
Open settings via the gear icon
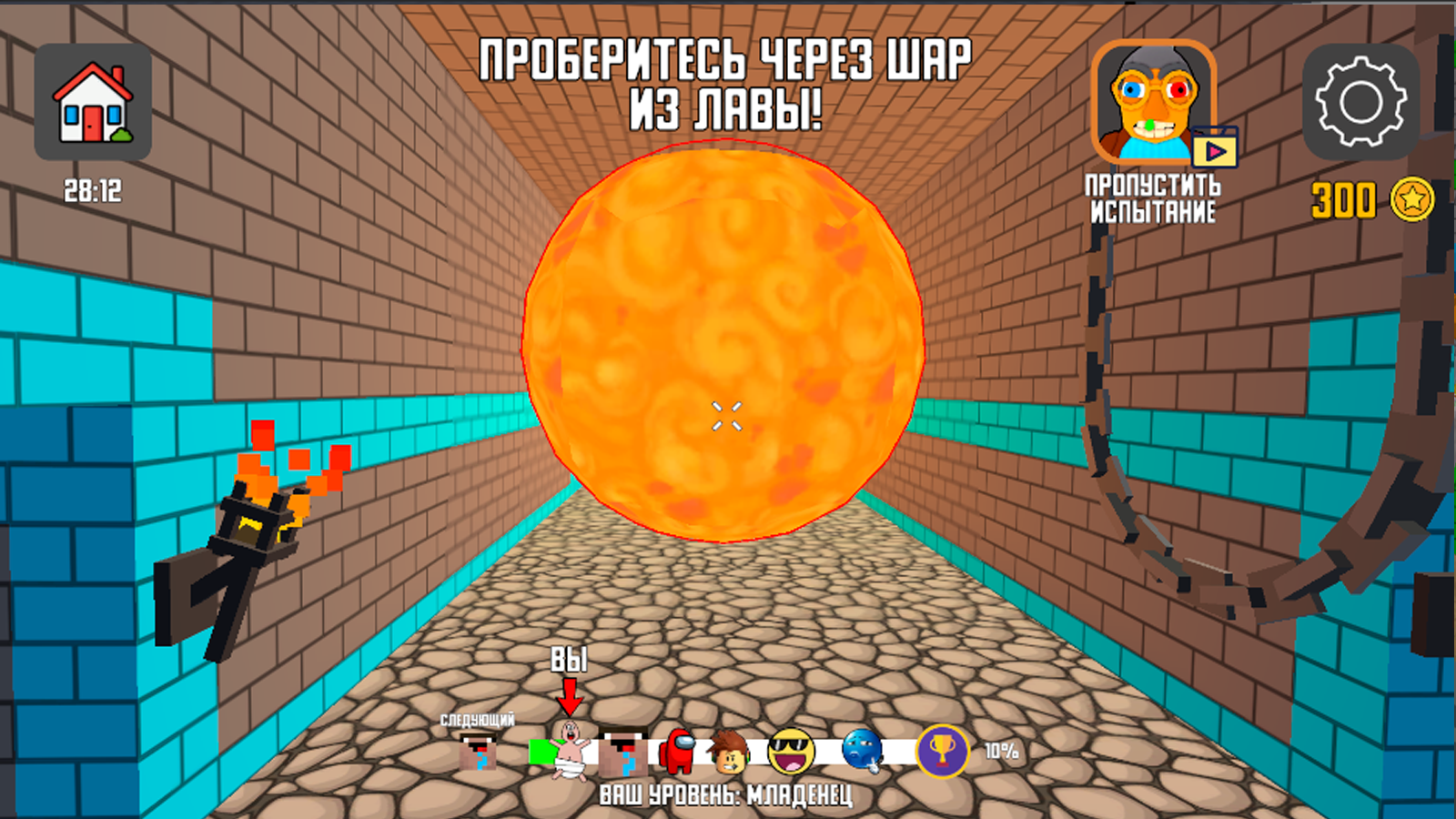(1362, 103)
